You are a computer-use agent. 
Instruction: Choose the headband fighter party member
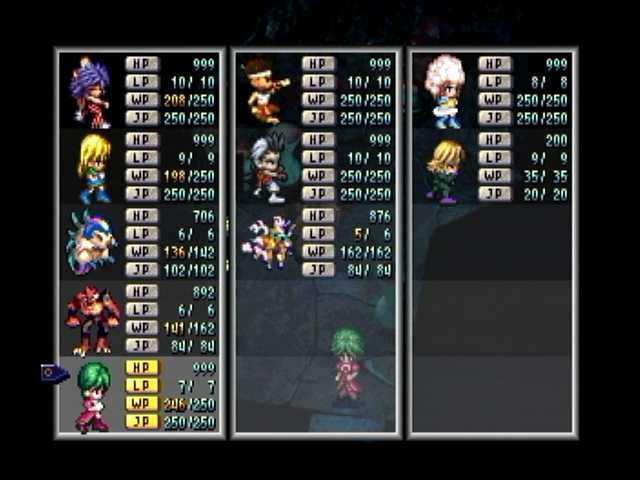(316, 91)
